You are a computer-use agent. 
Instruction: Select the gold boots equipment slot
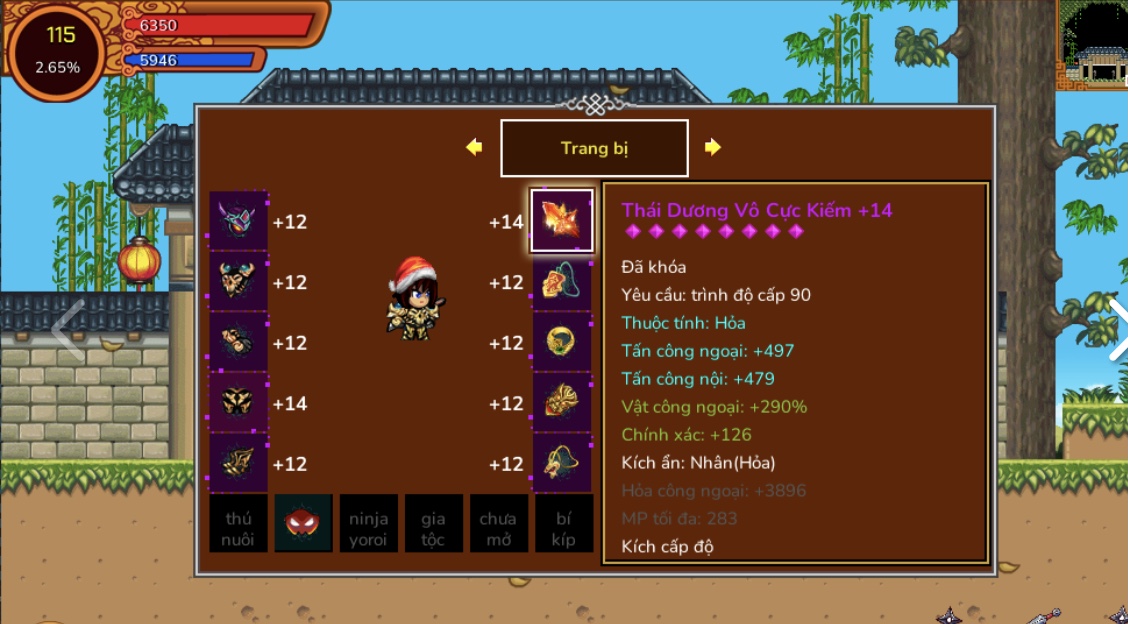(239, 463)
